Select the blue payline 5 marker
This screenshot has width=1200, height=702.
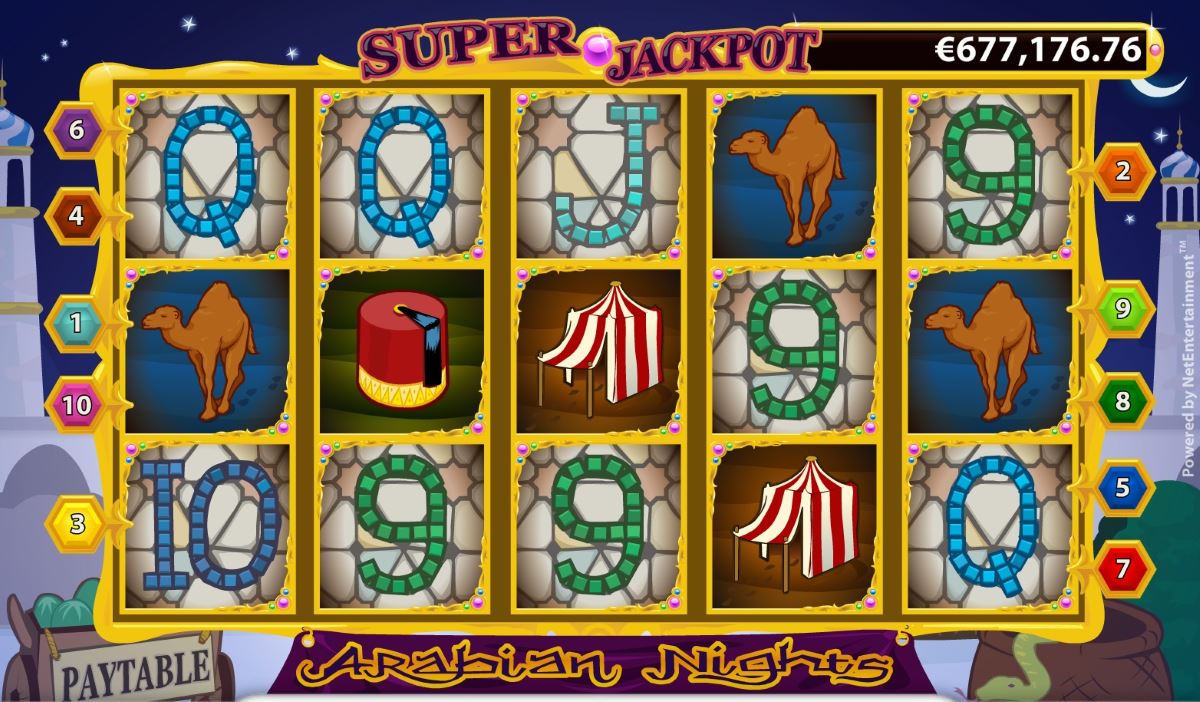coord(1123,489)
